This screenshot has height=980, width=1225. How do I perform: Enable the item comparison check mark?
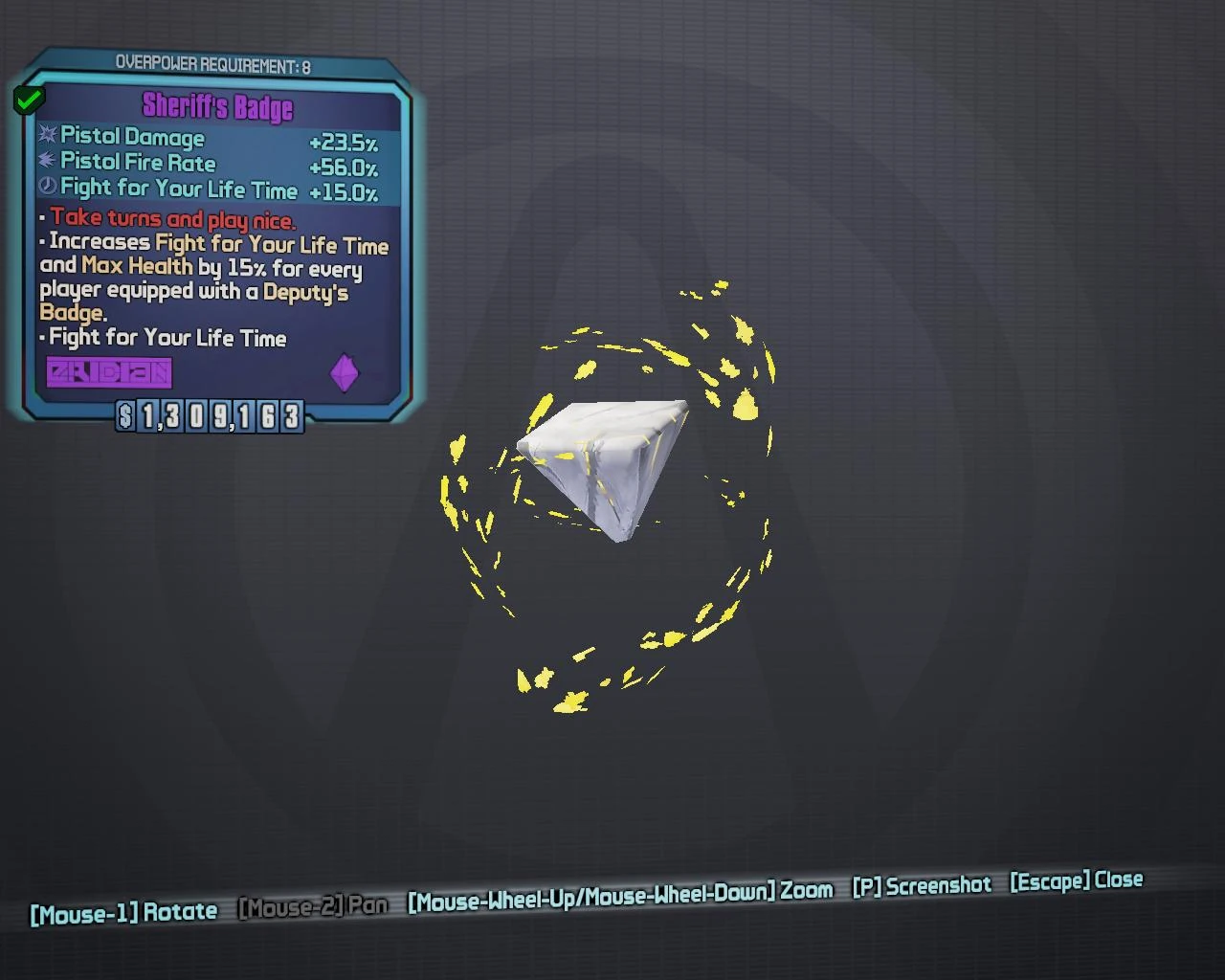[28, 98]
